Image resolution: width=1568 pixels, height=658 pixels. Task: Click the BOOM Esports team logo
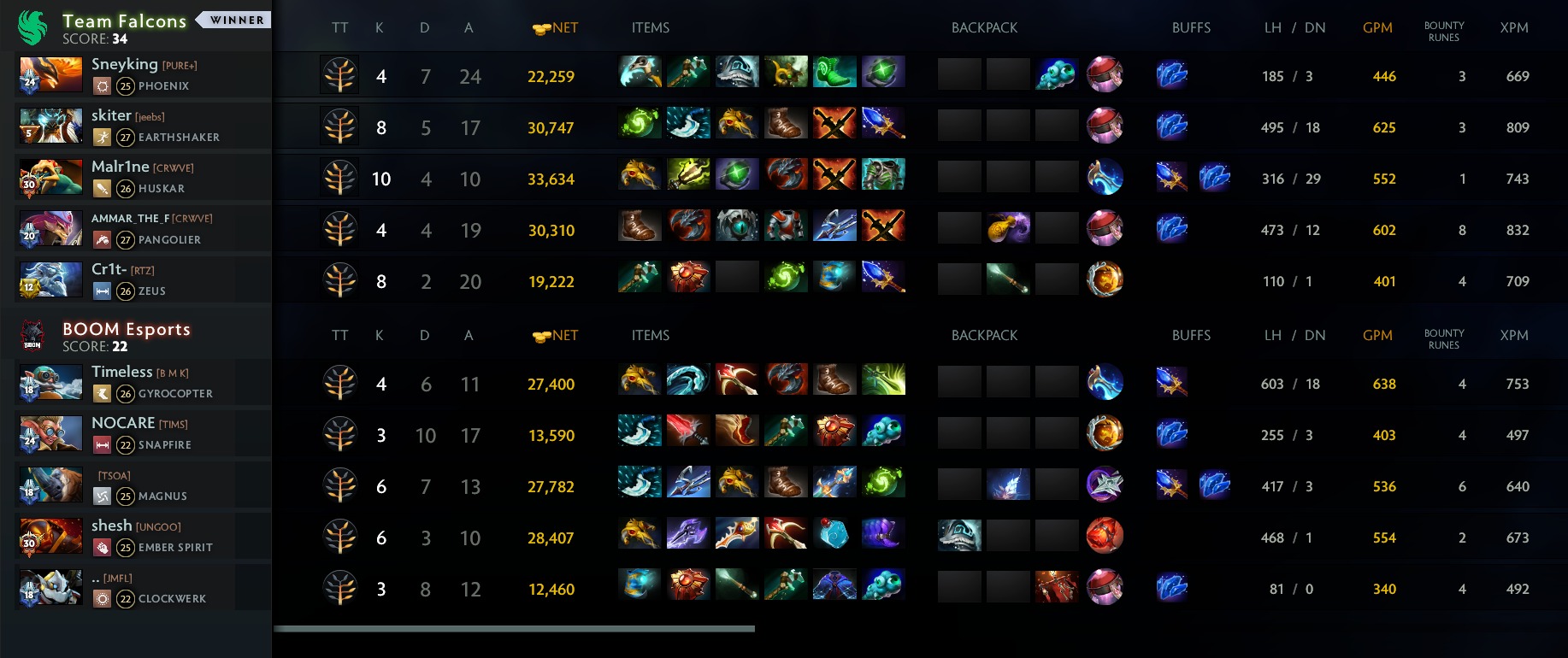coord(32,336)
